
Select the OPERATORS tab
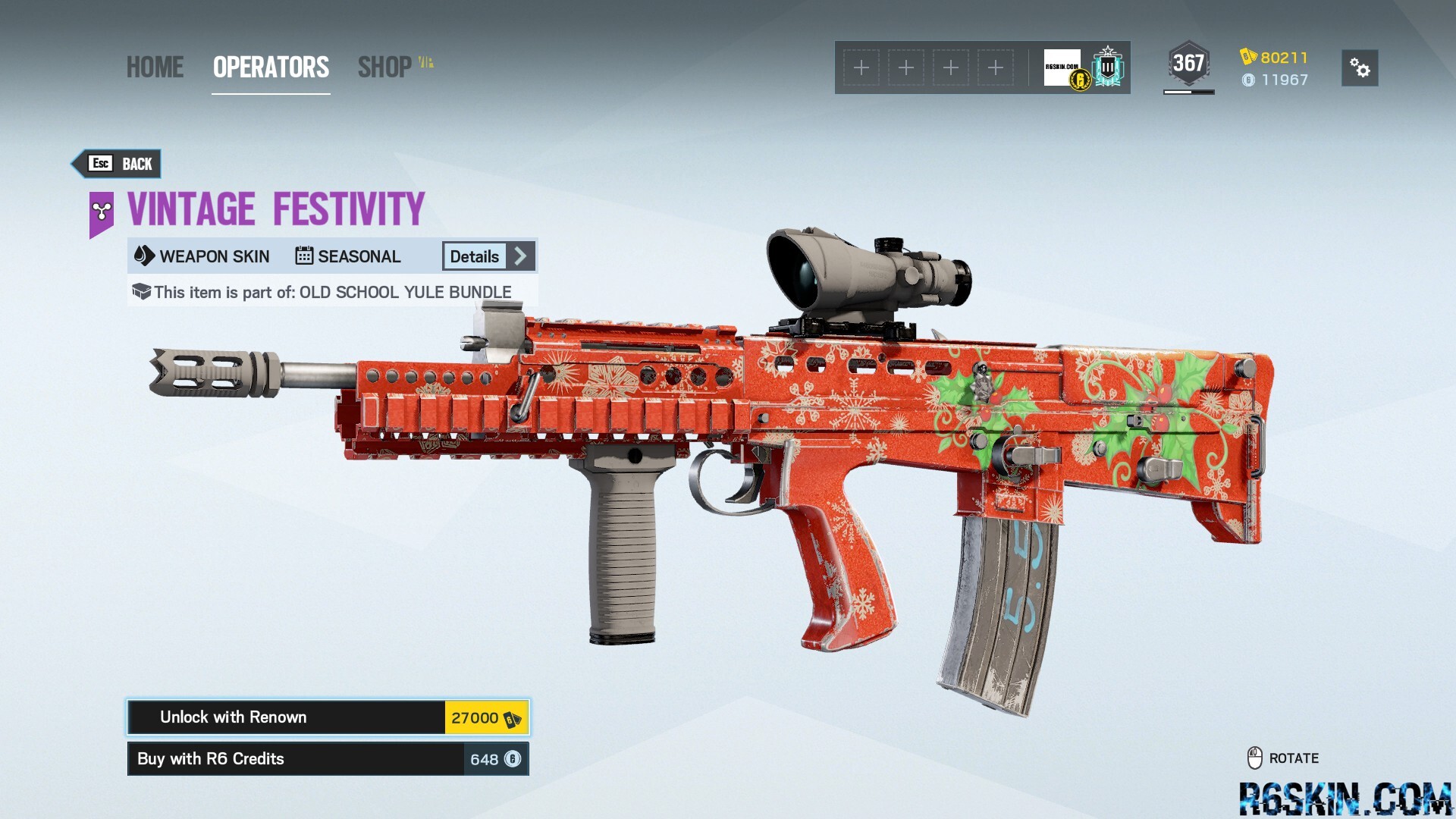coord(270,67)
